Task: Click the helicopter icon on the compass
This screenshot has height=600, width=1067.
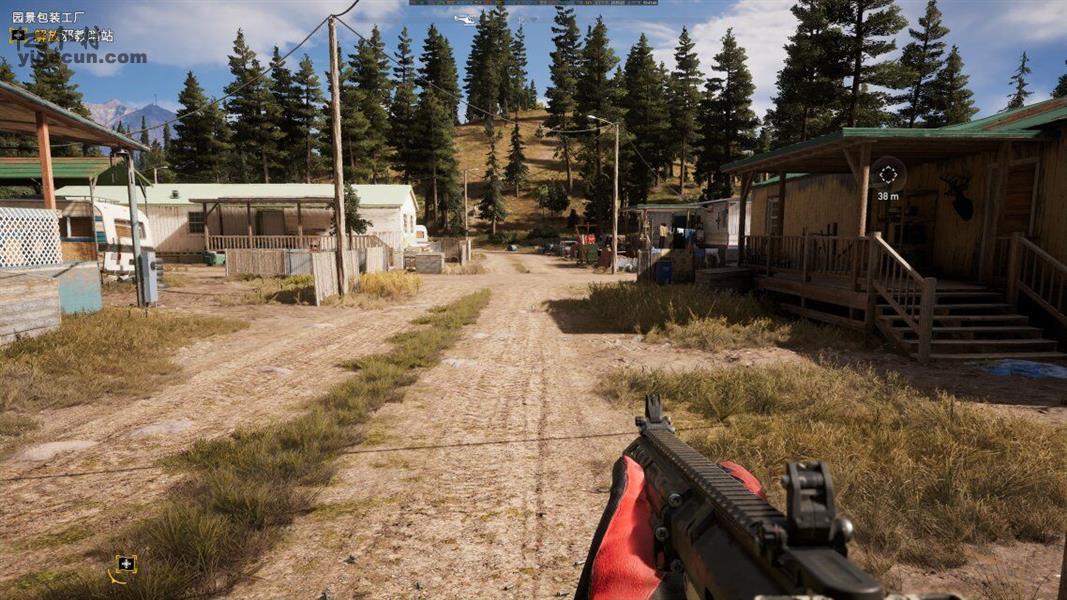Action: pos(465,18)
